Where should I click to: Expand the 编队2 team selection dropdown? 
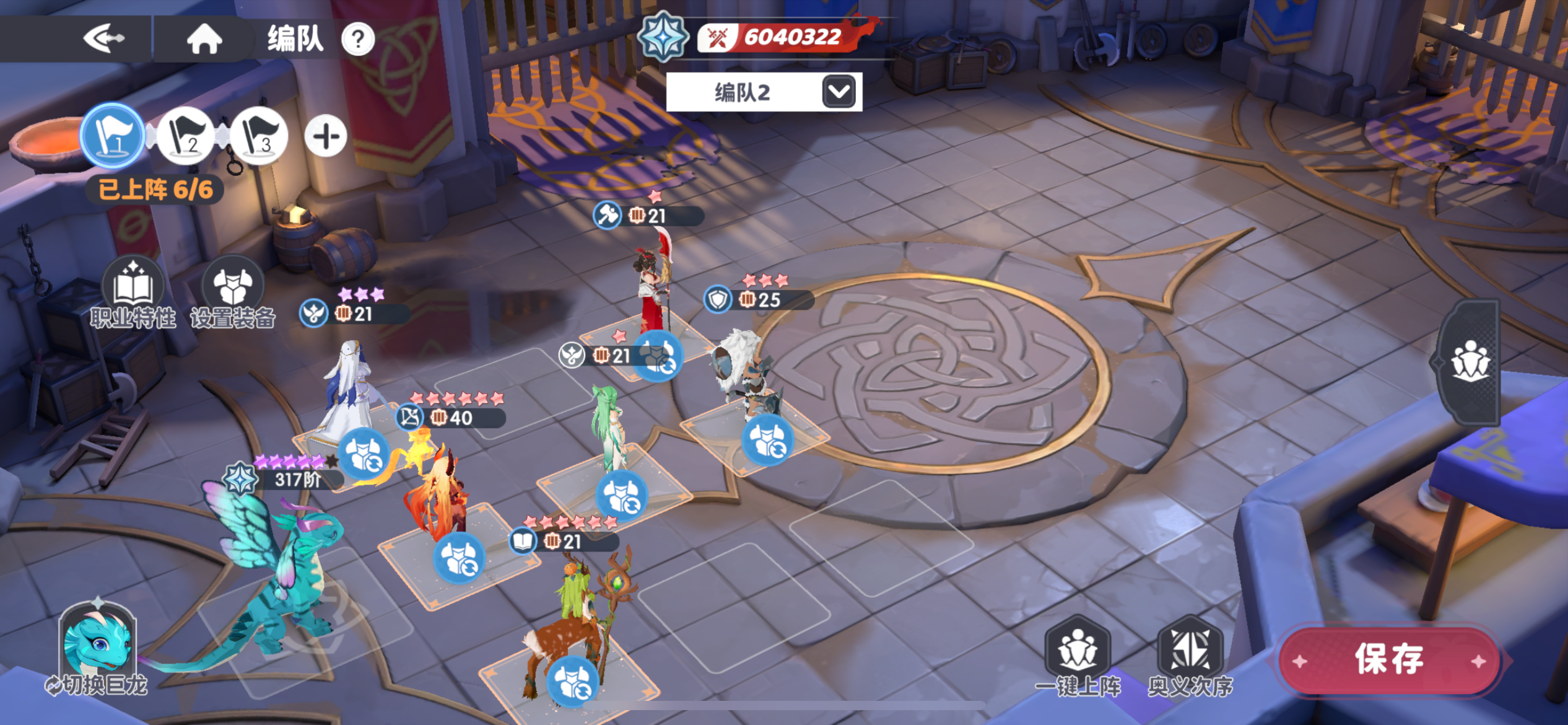839,91
